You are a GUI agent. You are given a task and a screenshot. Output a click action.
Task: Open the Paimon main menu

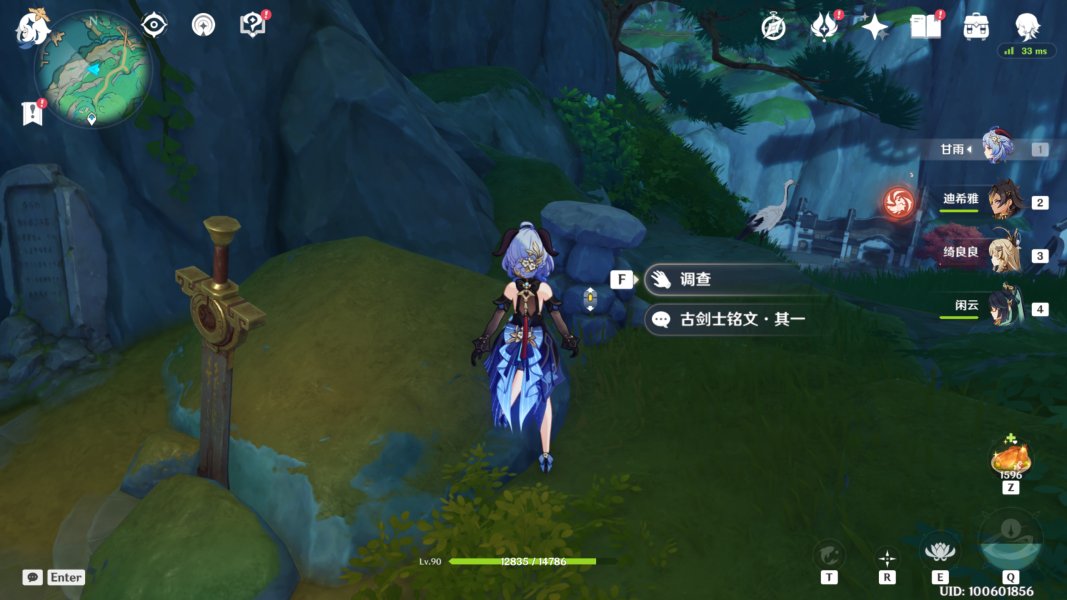coord(32,28)
